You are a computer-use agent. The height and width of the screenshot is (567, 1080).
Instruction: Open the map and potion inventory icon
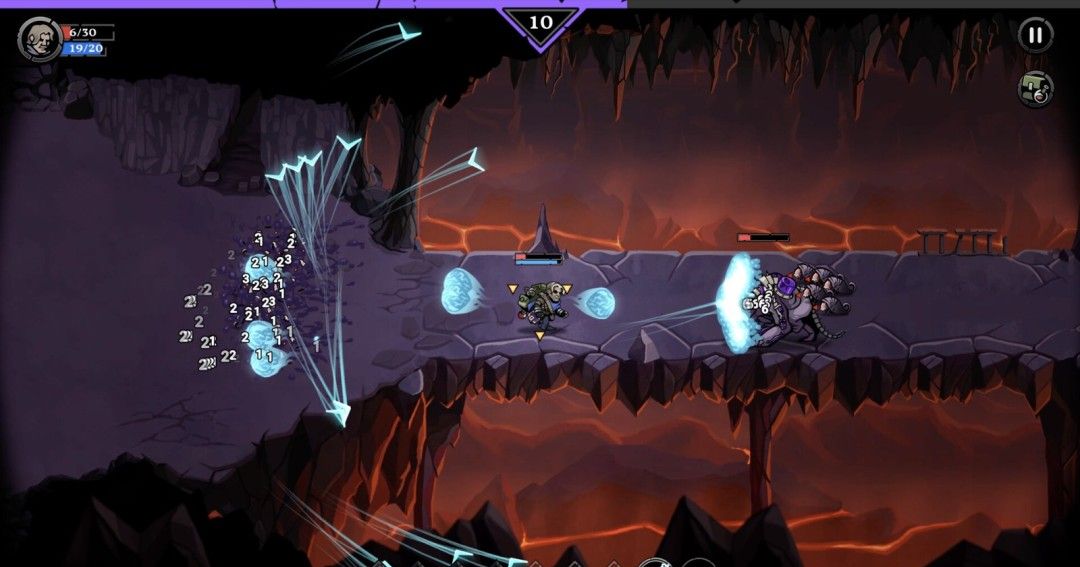pyautogui.click(x=1035, y=89)
